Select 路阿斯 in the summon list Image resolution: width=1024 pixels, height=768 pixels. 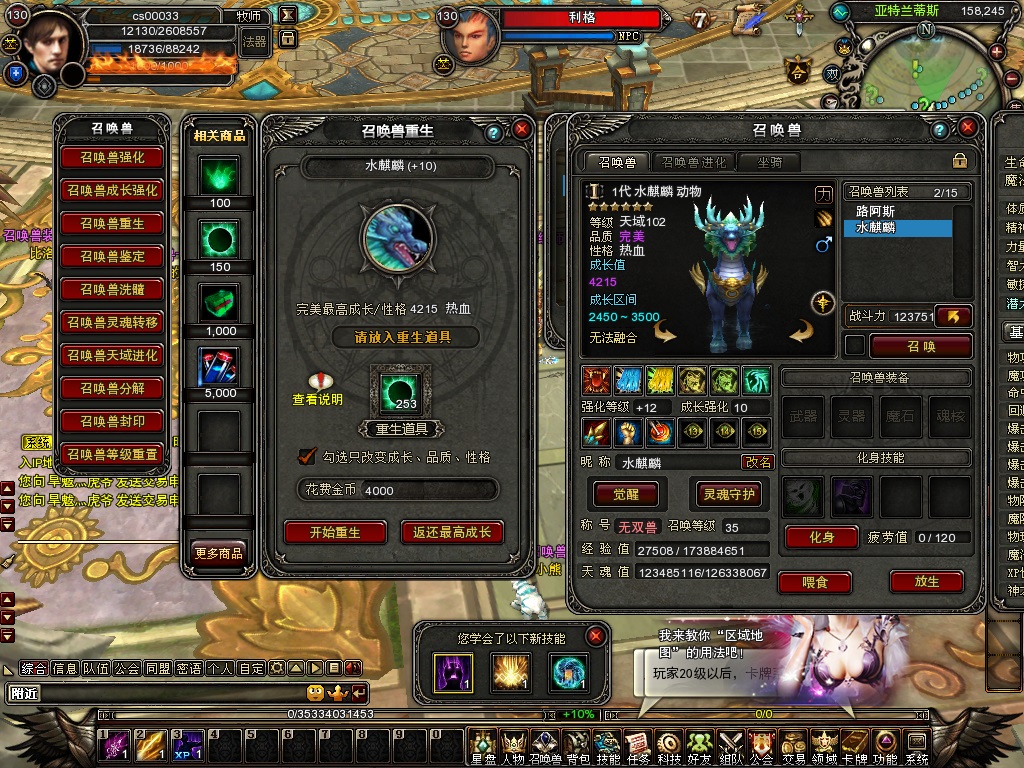[x=876, y=212]
